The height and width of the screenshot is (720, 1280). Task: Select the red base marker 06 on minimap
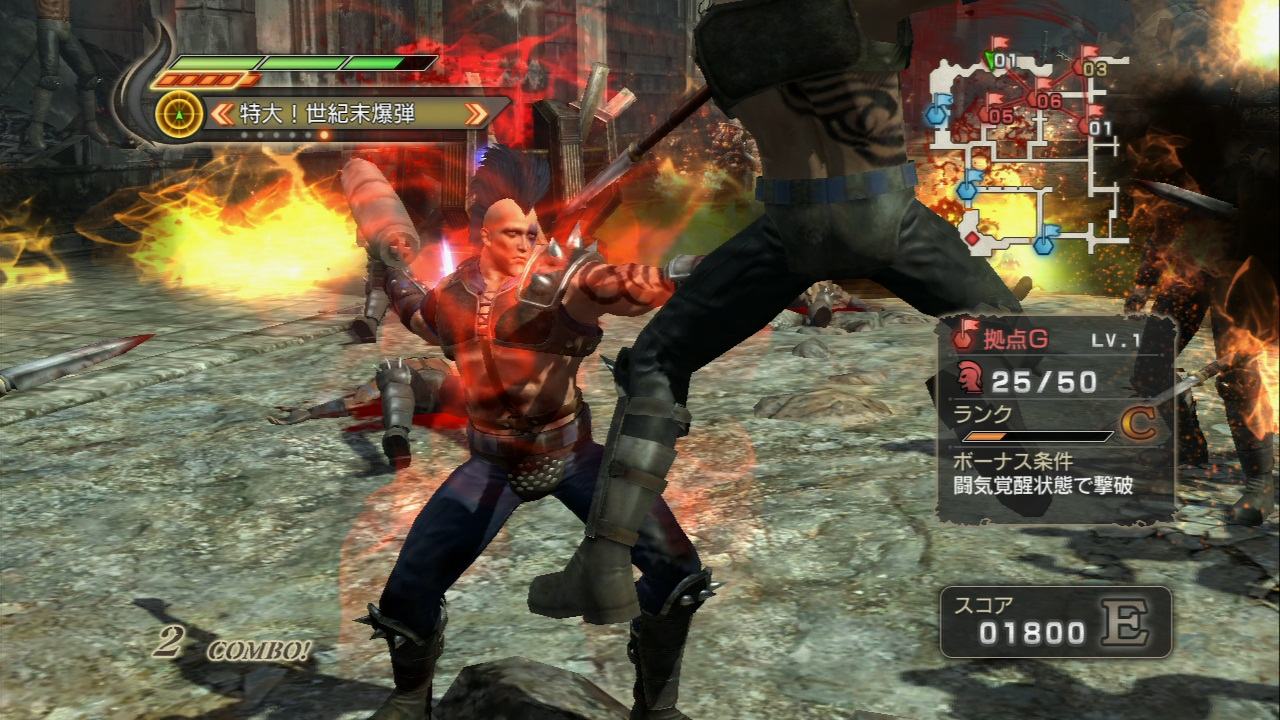pos(1046,99)
